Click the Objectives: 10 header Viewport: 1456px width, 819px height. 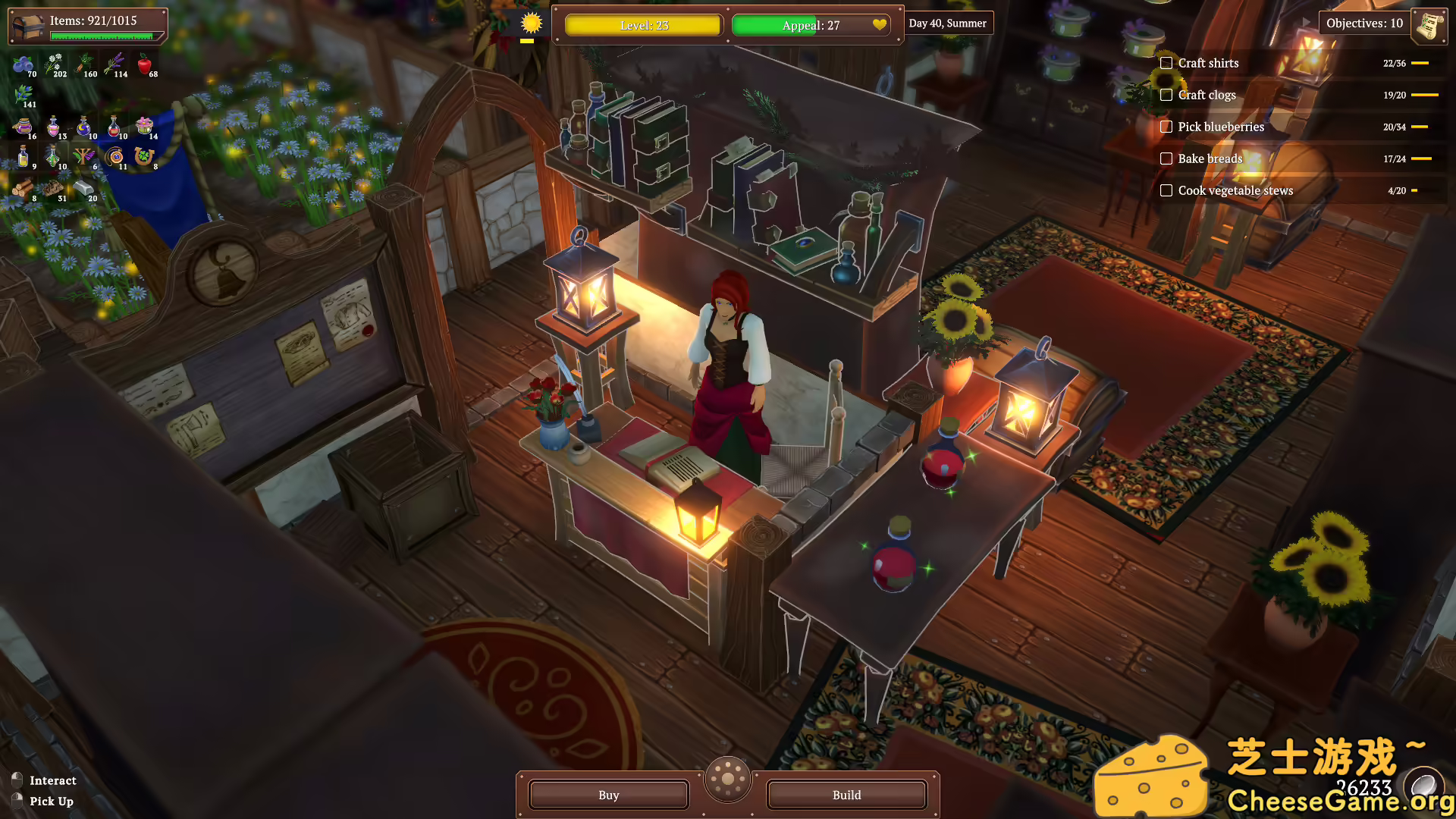pos(1365,24)
